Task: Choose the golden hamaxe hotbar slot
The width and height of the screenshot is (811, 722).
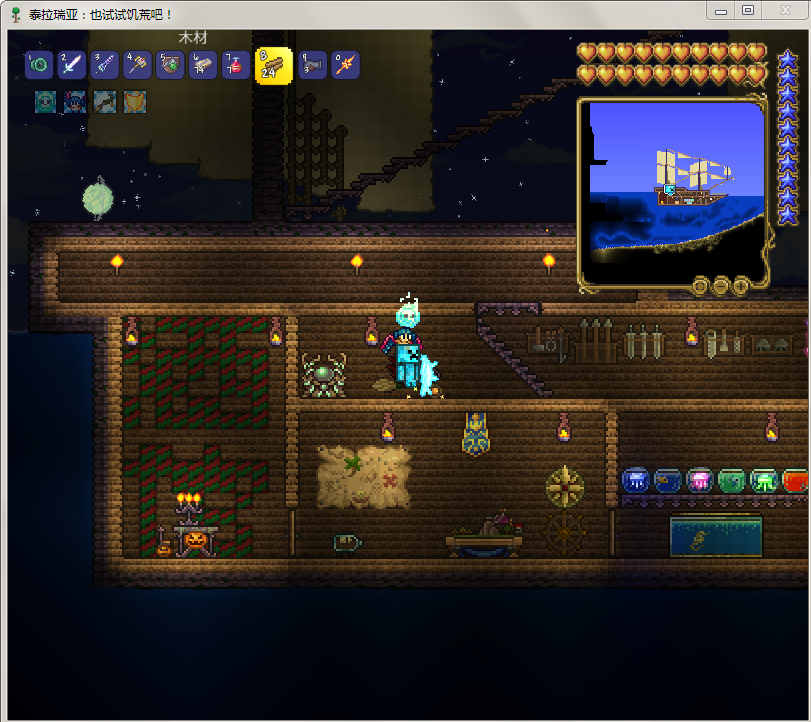Action: (x=137, y=65)
